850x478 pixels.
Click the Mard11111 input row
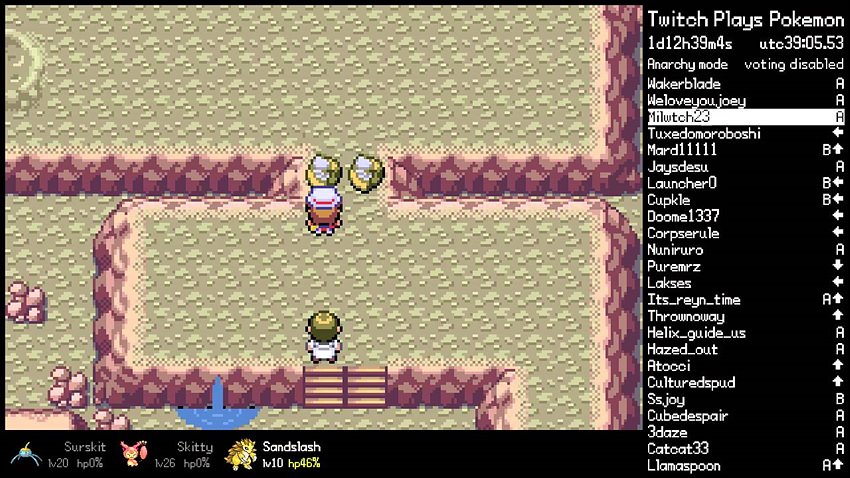[745, 150]
